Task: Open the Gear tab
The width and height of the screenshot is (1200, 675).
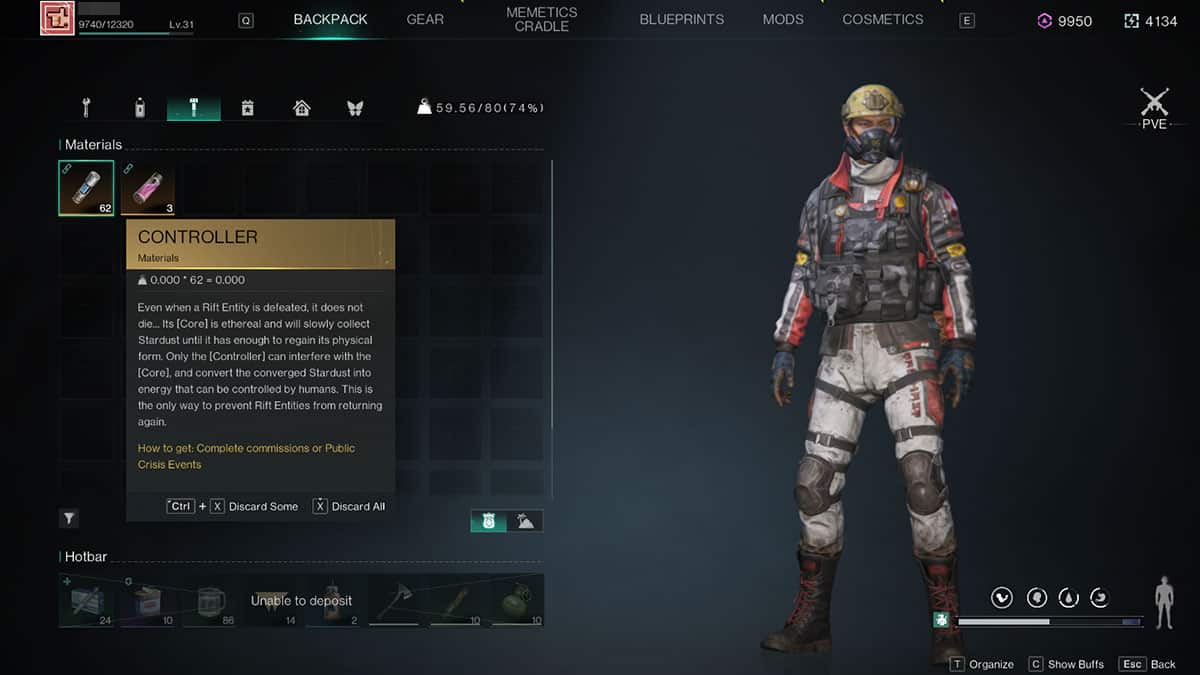Action: pyautogui.click(x=425, y=20)
